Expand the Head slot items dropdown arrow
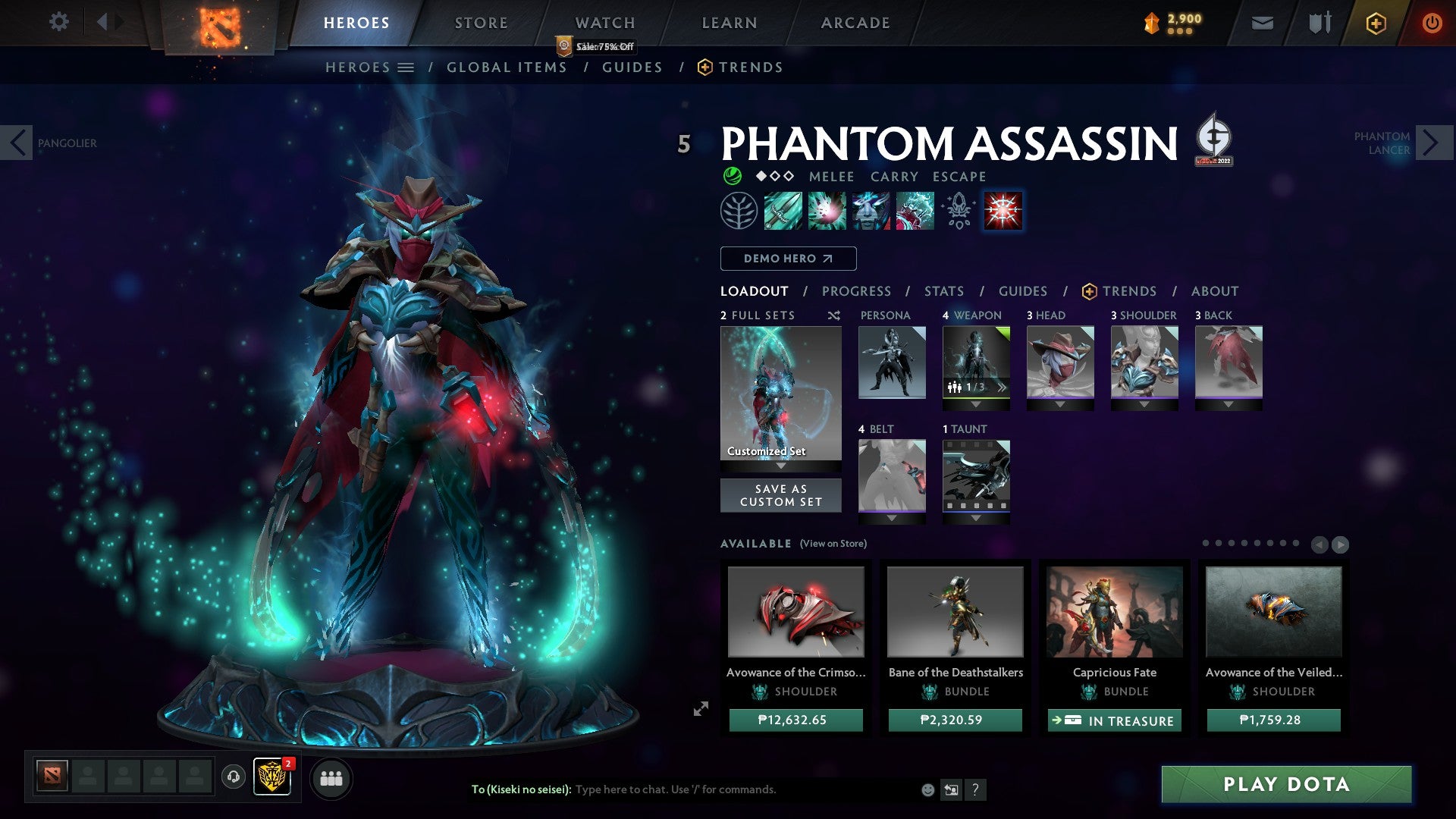Screen dimensions: 1456x819 pos(1060,403)
